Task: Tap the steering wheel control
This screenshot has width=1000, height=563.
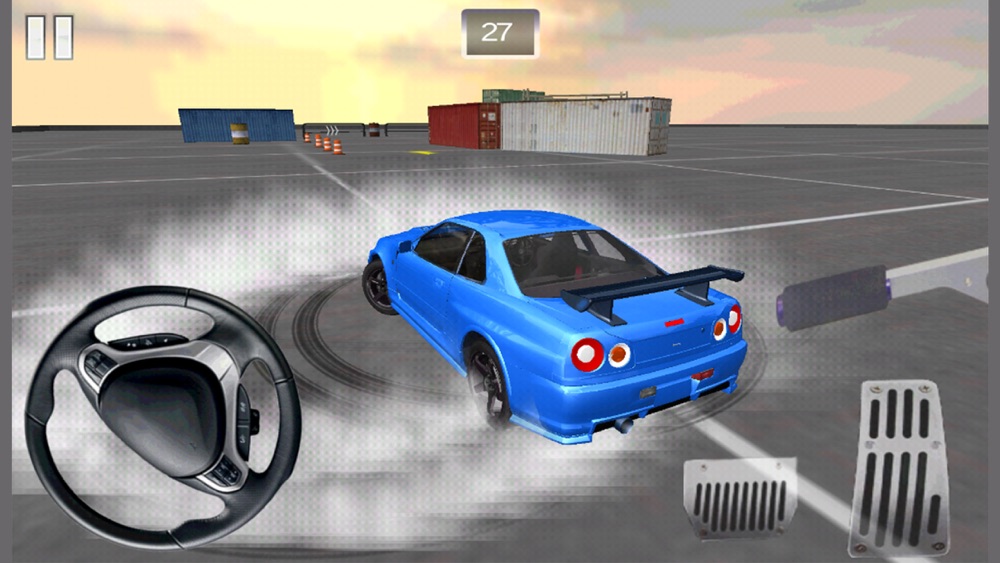Action: (163, 415)
